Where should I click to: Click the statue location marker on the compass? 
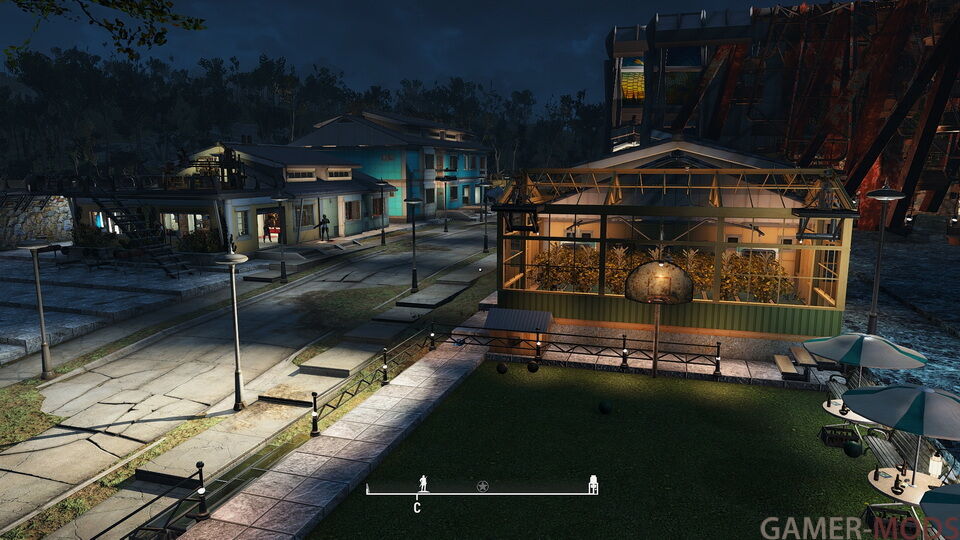click(423, 483)
